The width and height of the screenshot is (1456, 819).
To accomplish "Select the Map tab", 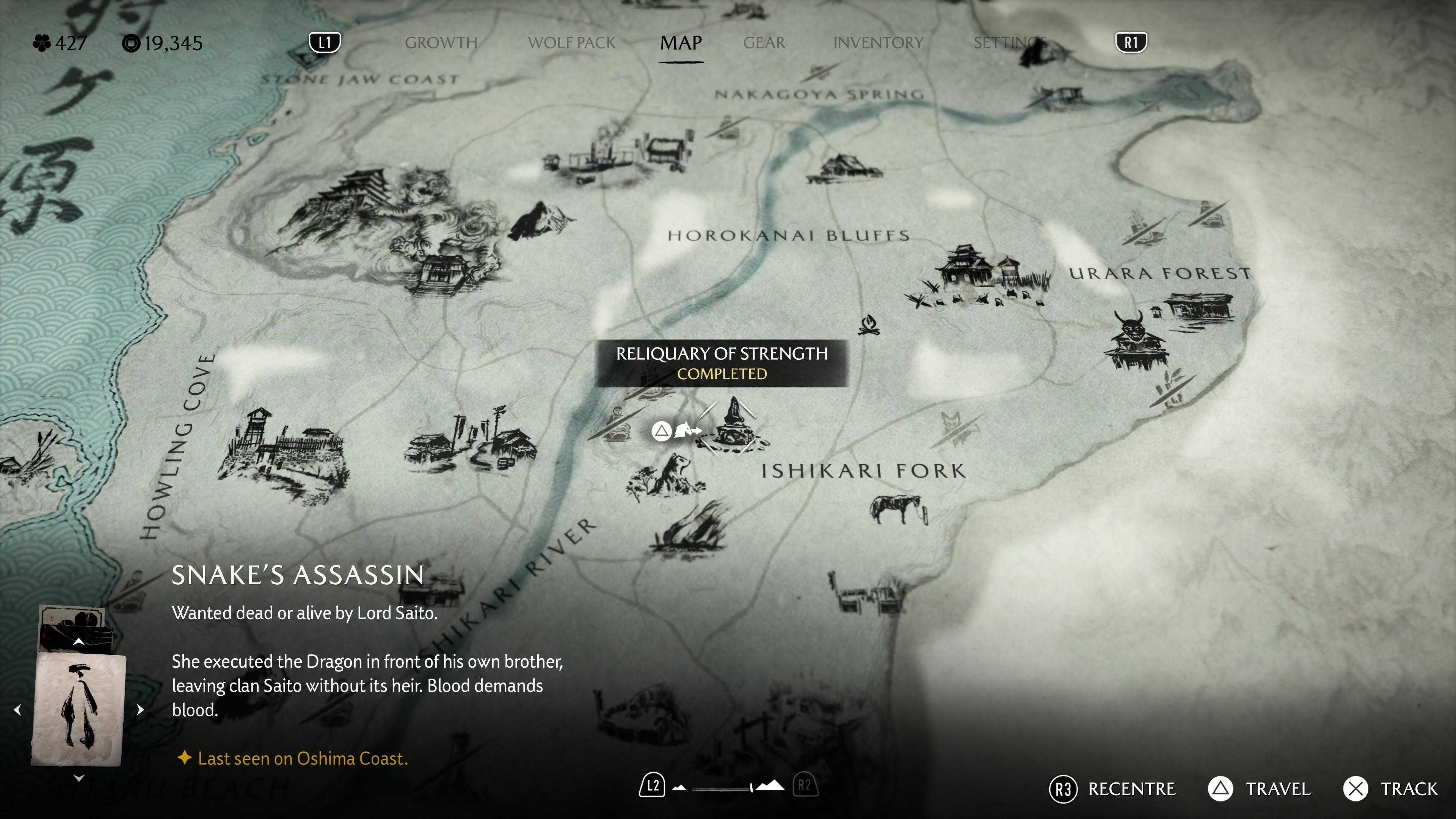I will pos(681,43).
